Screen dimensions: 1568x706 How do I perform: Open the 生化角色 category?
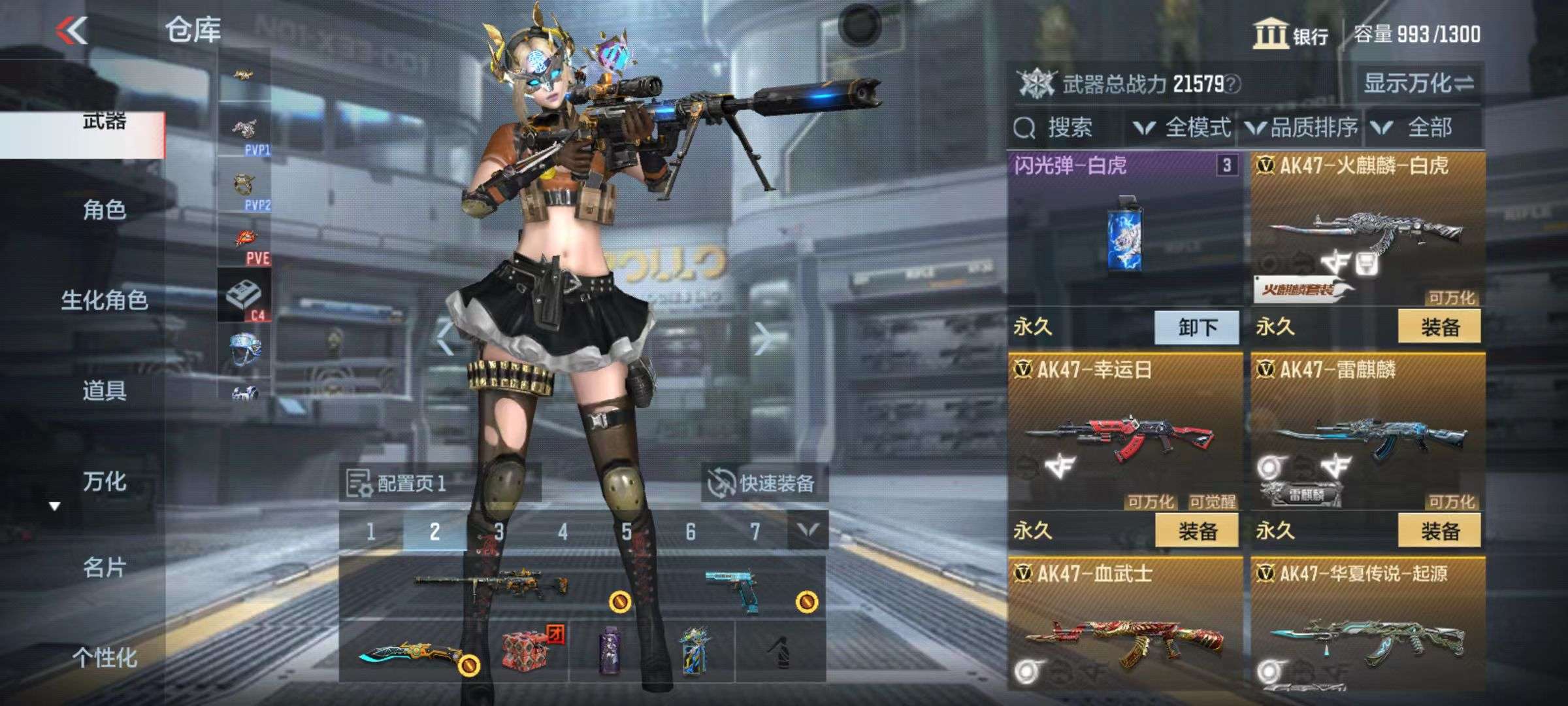[104, 300]
